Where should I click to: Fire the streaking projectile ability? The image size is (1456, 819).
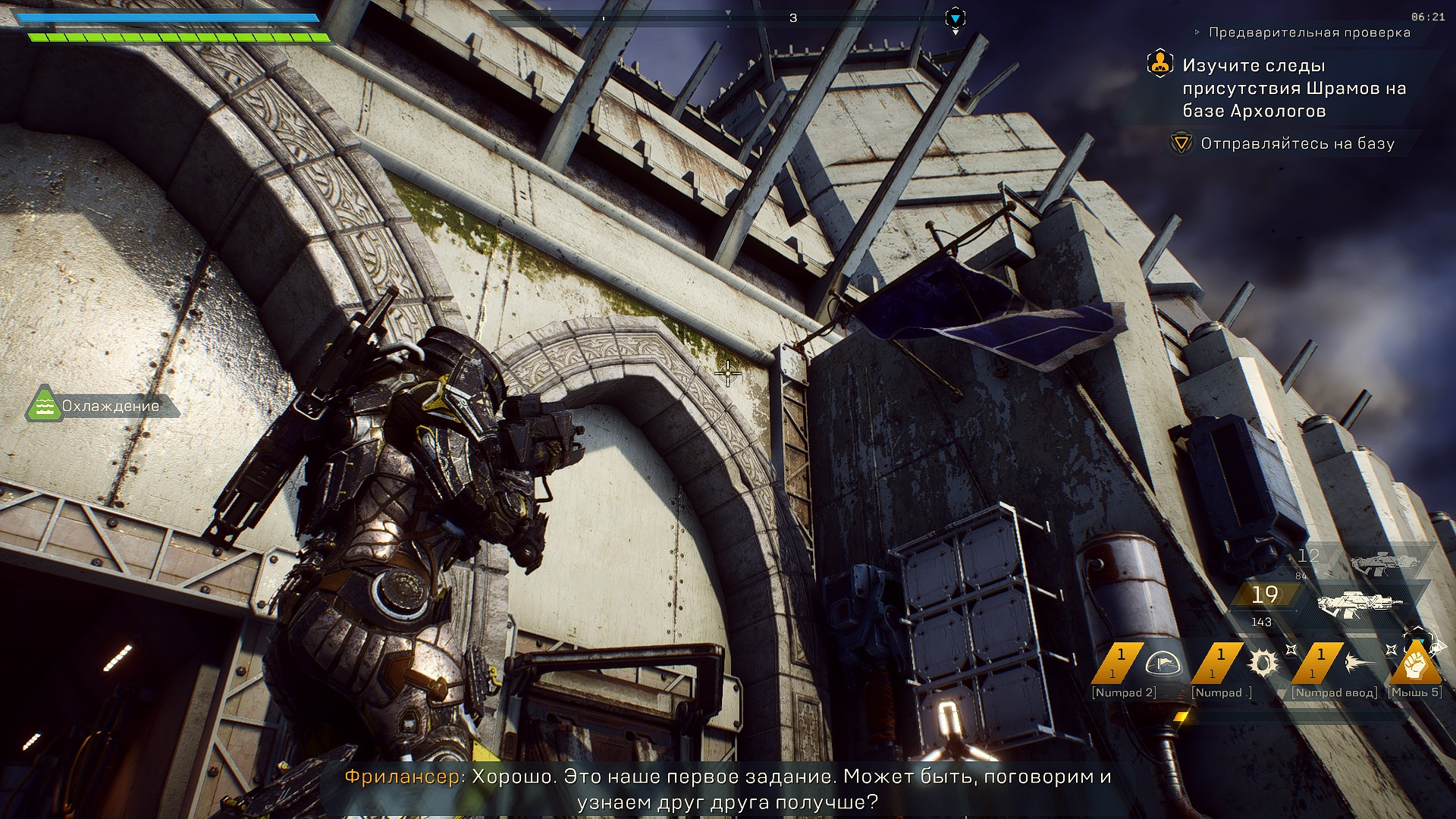pos(1361,664)
